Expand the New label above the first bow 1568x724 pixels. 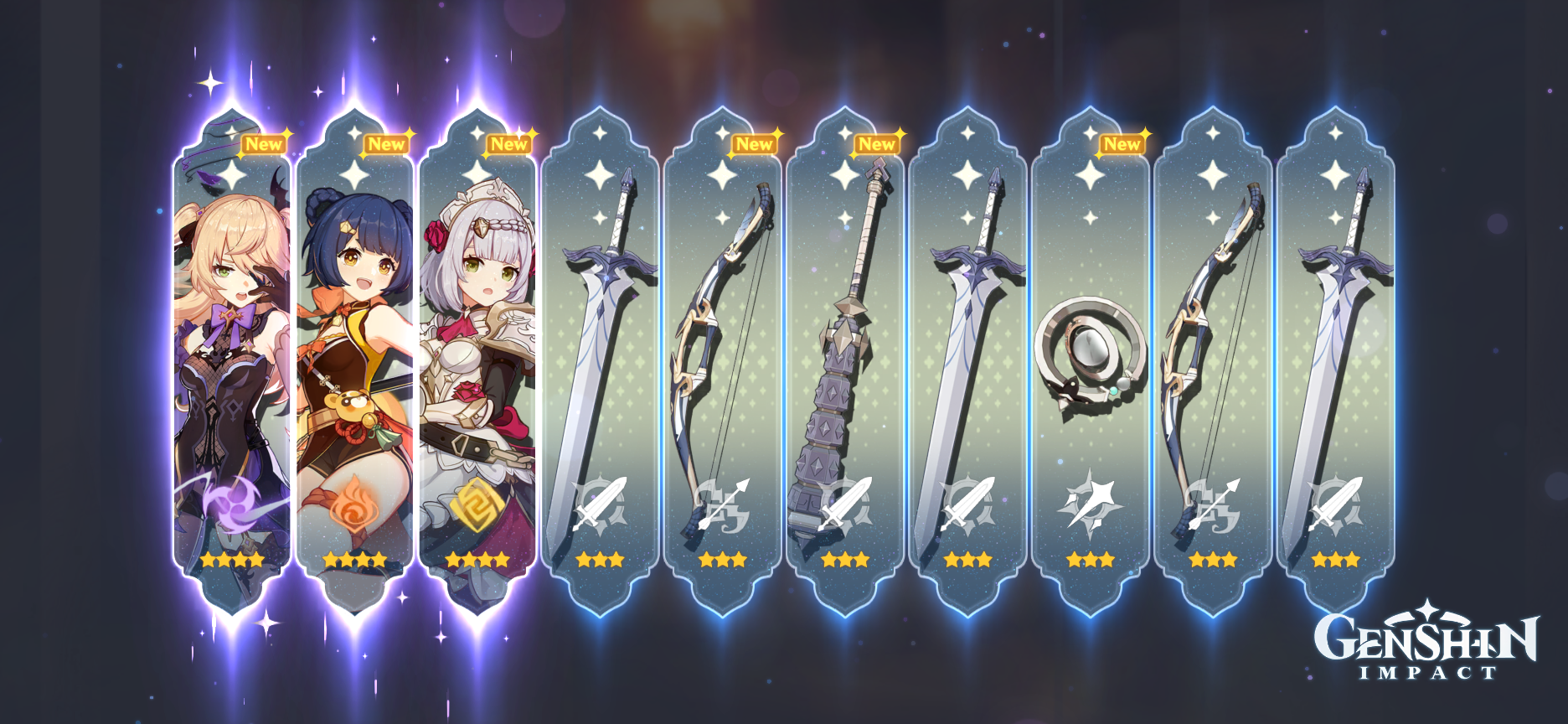[x=753, y=145]
